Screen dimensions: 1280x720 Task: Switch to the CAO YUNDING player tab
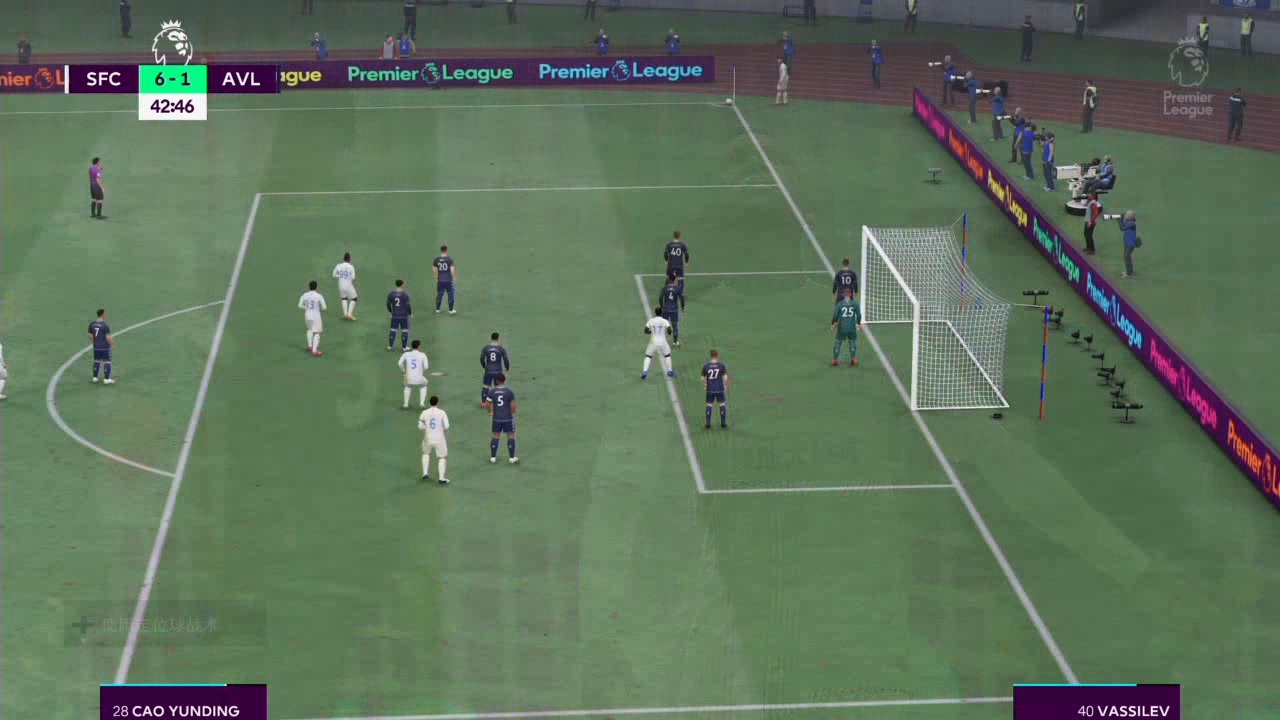[x=183, y=710]
